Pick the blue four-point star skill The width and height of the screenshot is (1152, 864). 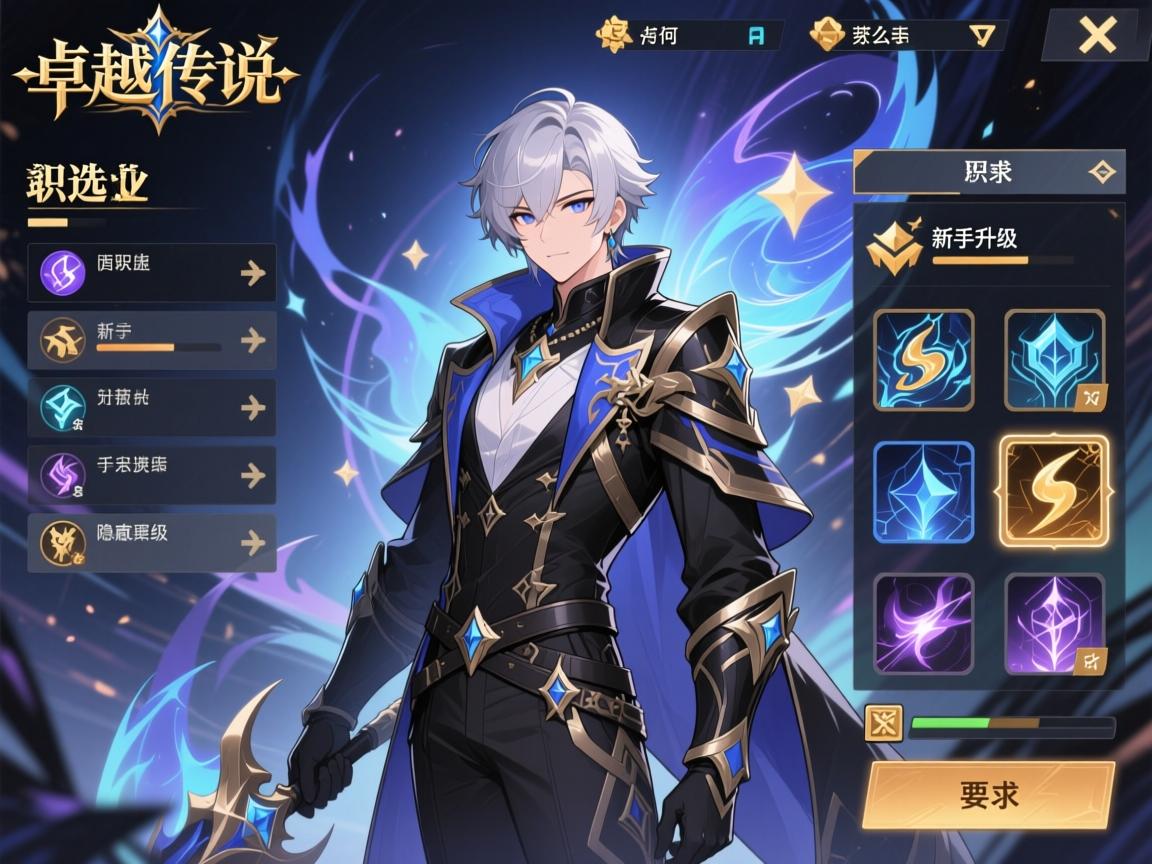coord(923,492)
